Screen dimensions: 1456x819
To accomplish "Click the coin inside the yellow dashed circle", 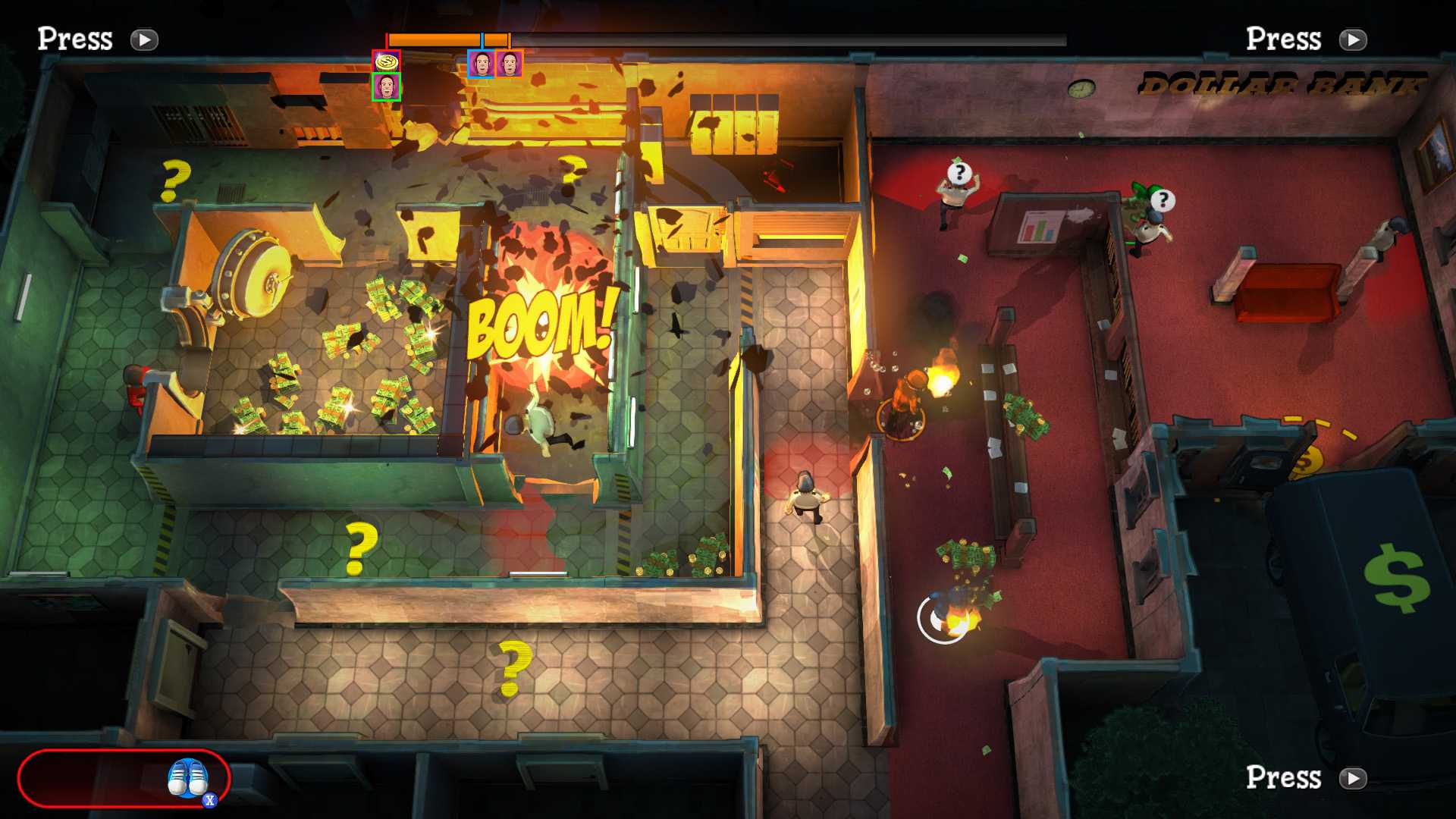I will pos(1309,461).
